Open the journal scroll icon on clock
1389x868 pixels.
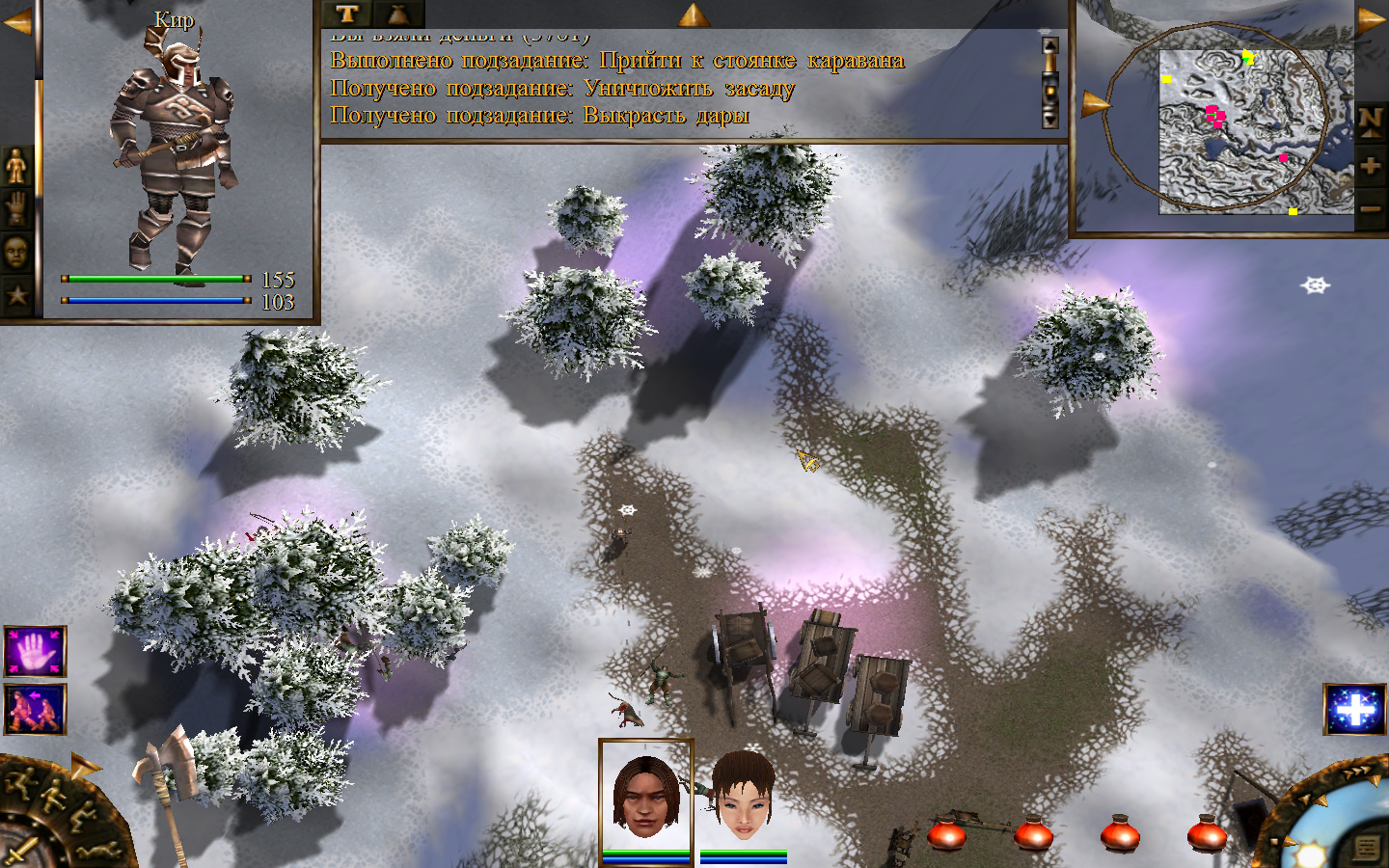[1366, 848]
